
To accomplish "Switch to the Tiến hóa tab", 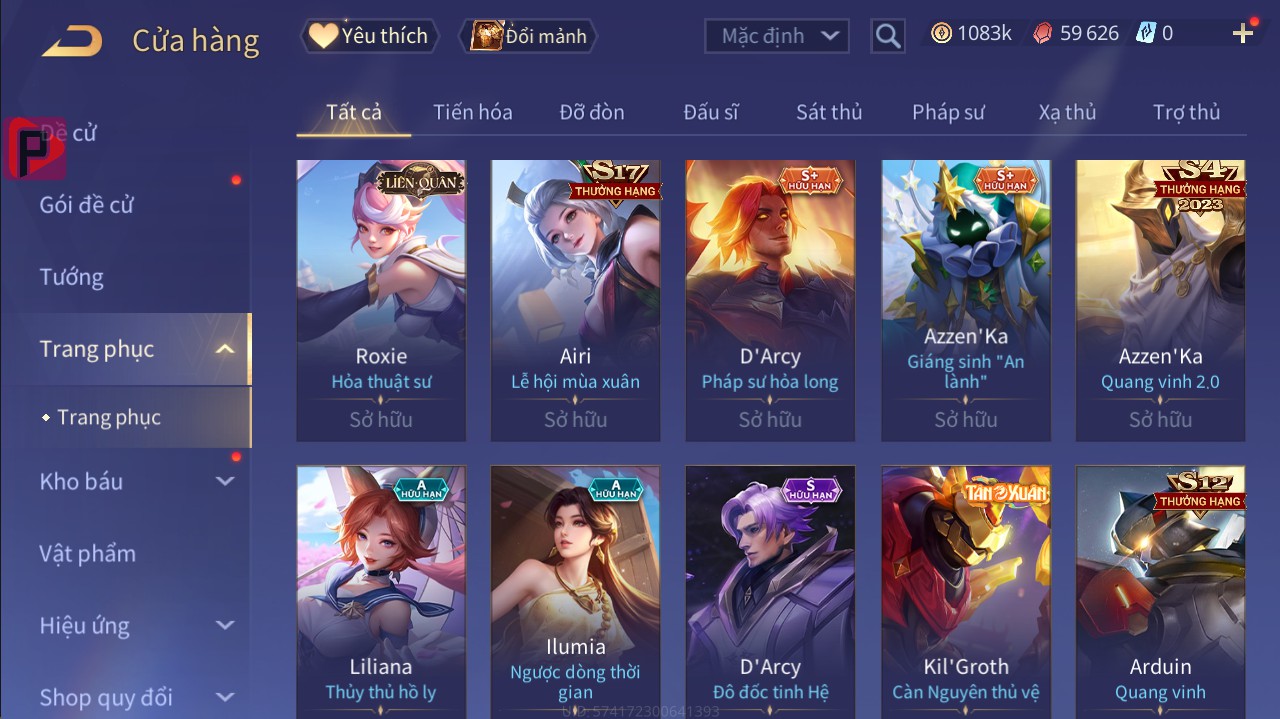I will [x=472, y=112].
